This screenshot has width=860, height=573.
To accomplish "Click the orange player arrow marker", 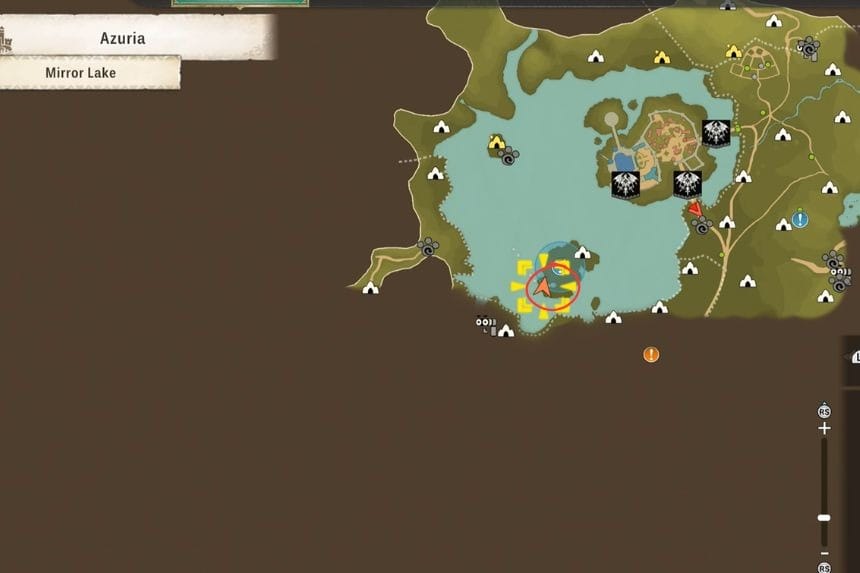I will [x=542, y=288].
